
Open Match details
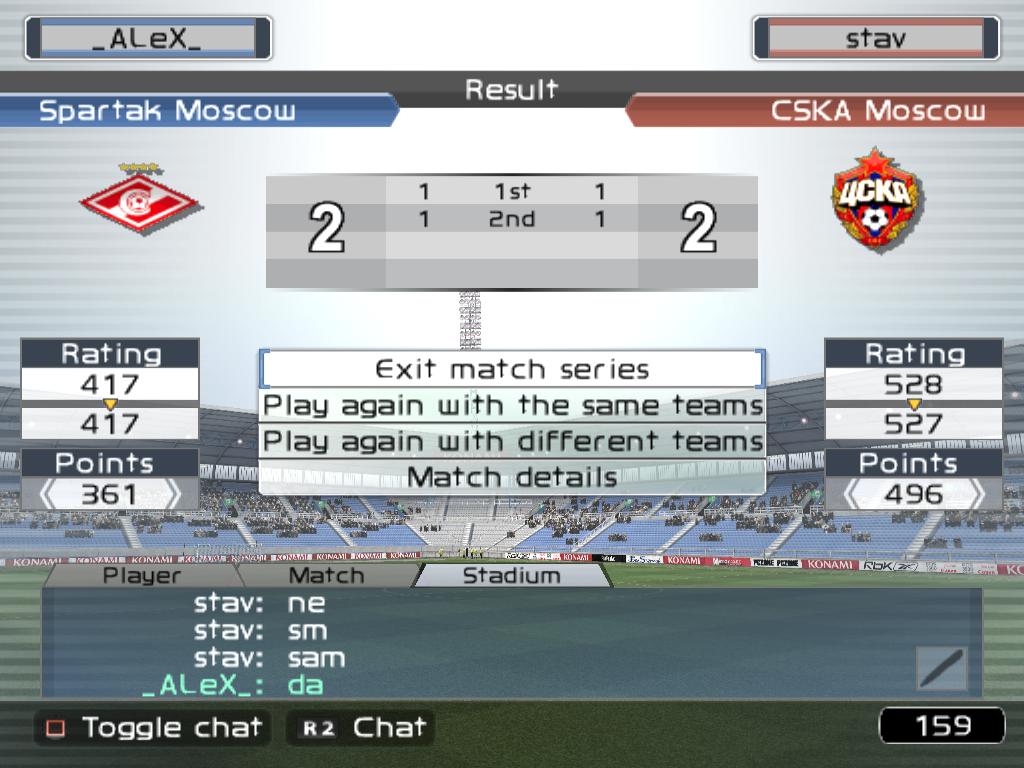512,477
